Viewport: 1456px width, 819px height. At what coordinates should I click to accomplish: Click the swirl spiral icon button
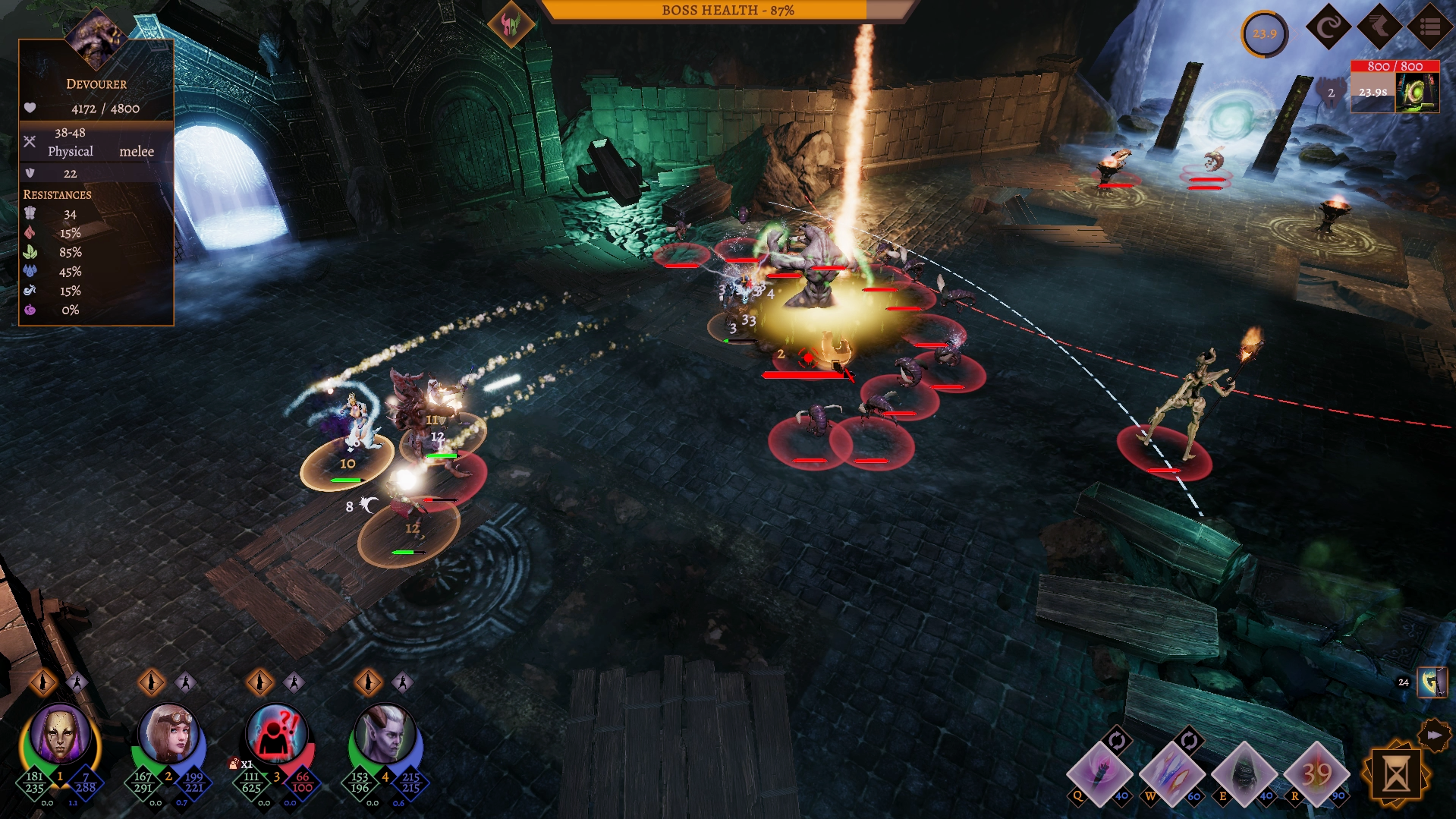click(x=1329, y=27)
